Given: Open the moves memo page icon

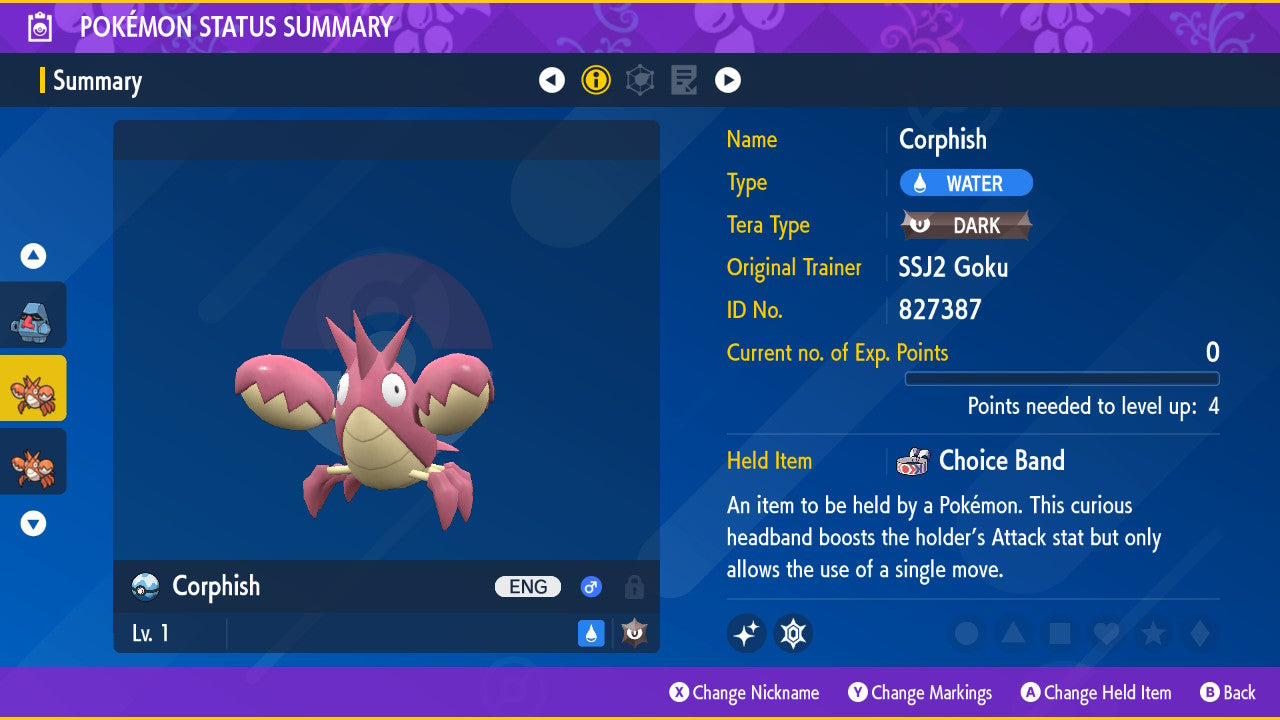Looking at the screenshot, I should click(x=684, y=80).
